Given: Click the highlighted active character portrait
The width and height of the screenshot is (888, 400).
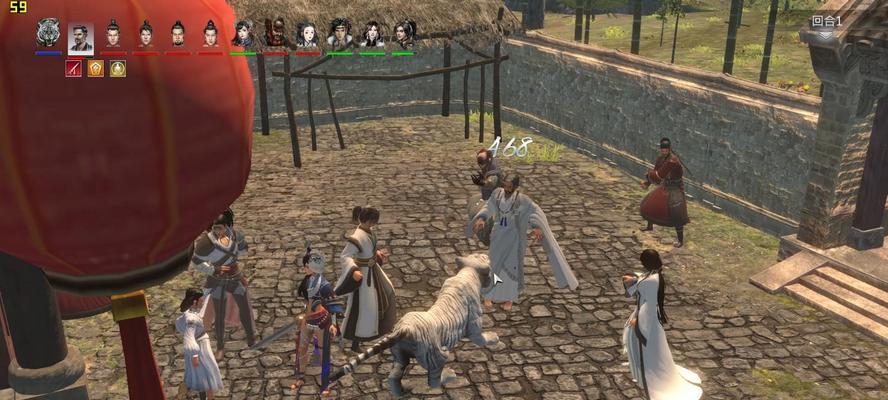Looking at the screenshot, I should click(x=81, y=37).
